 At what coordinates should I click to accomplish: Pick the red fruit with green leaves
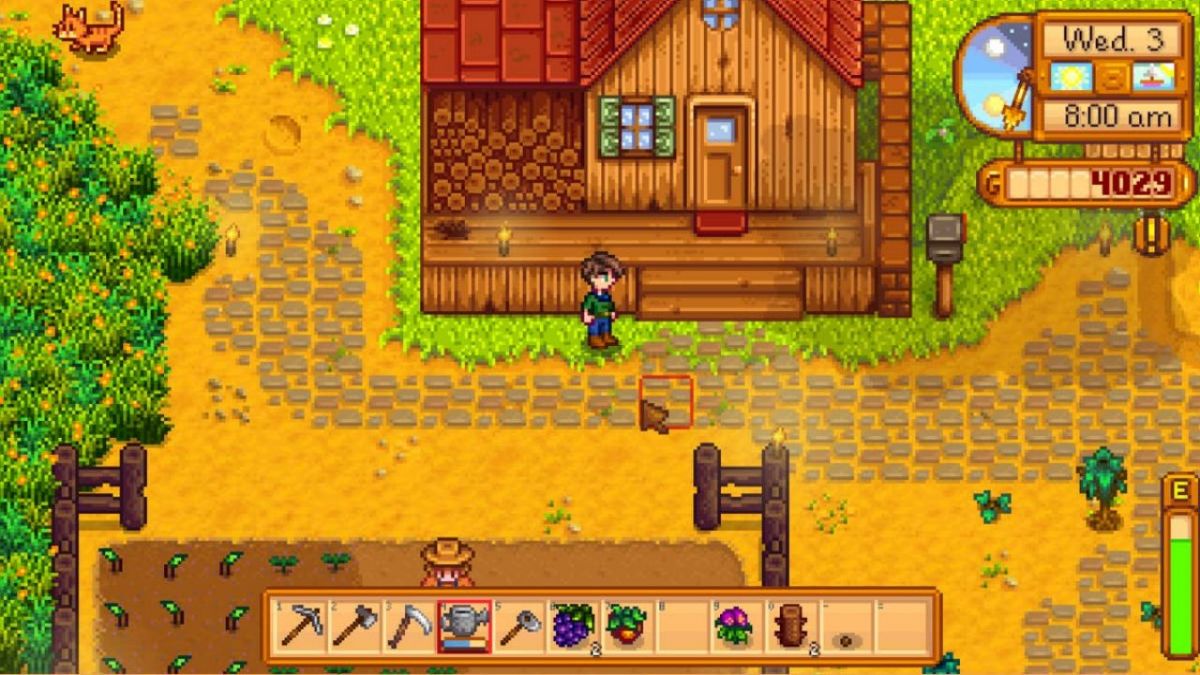(x=627, y=626)
